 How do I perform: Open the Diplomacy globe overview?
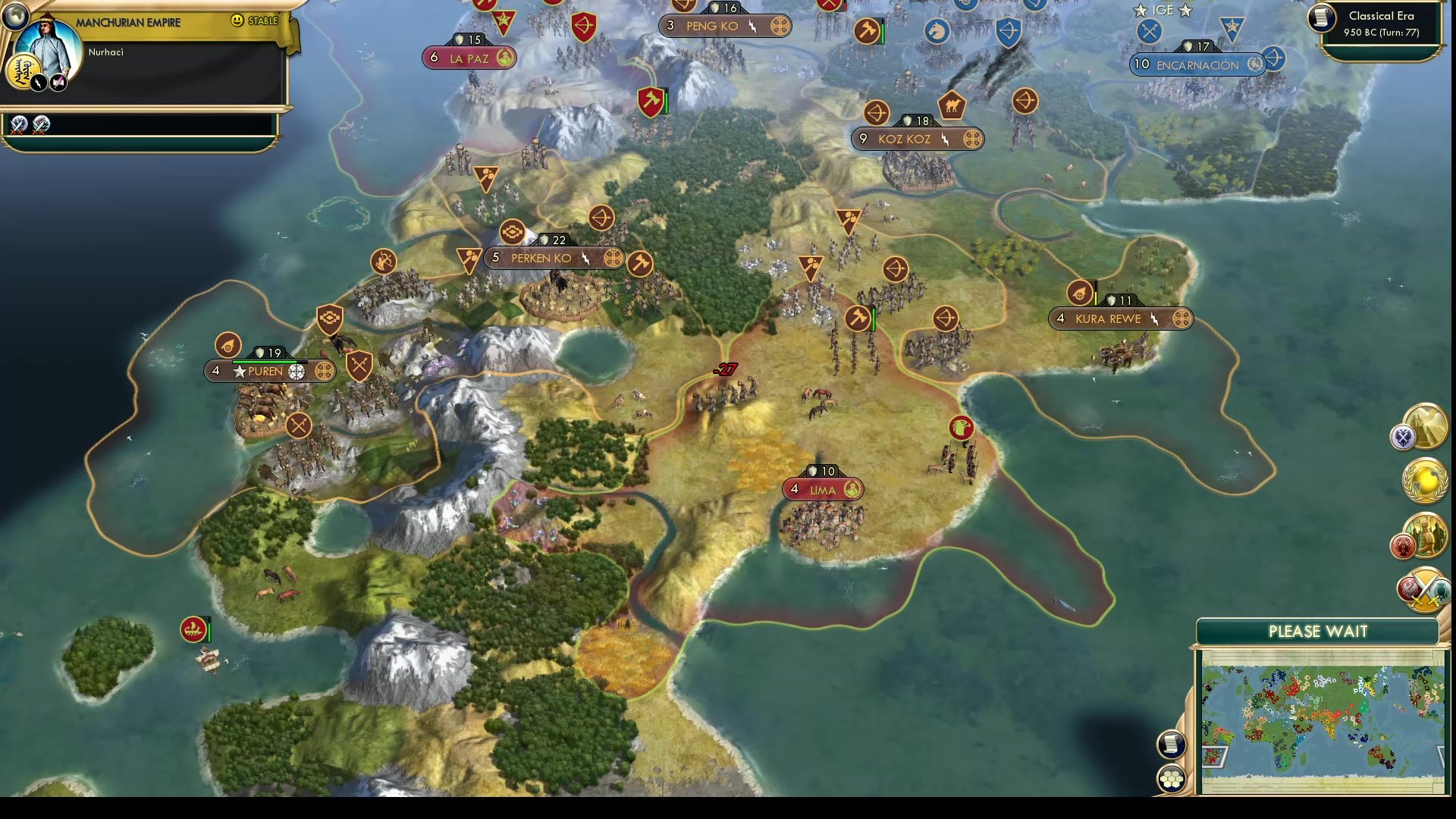[1425, 482]
